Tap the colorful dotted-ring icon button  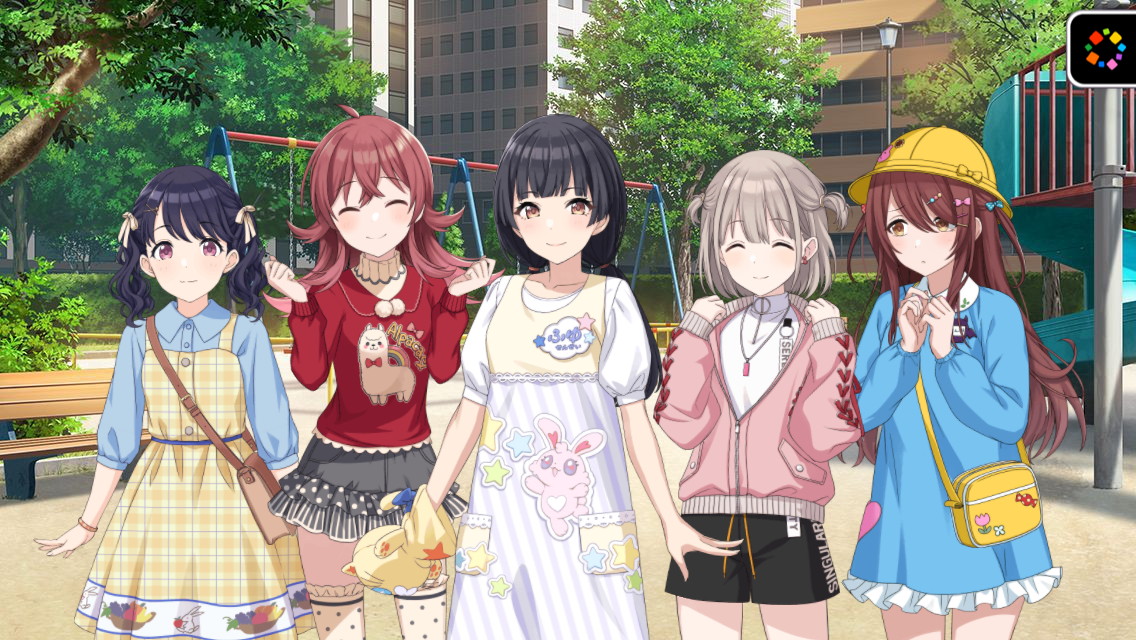click(1105, 47)
